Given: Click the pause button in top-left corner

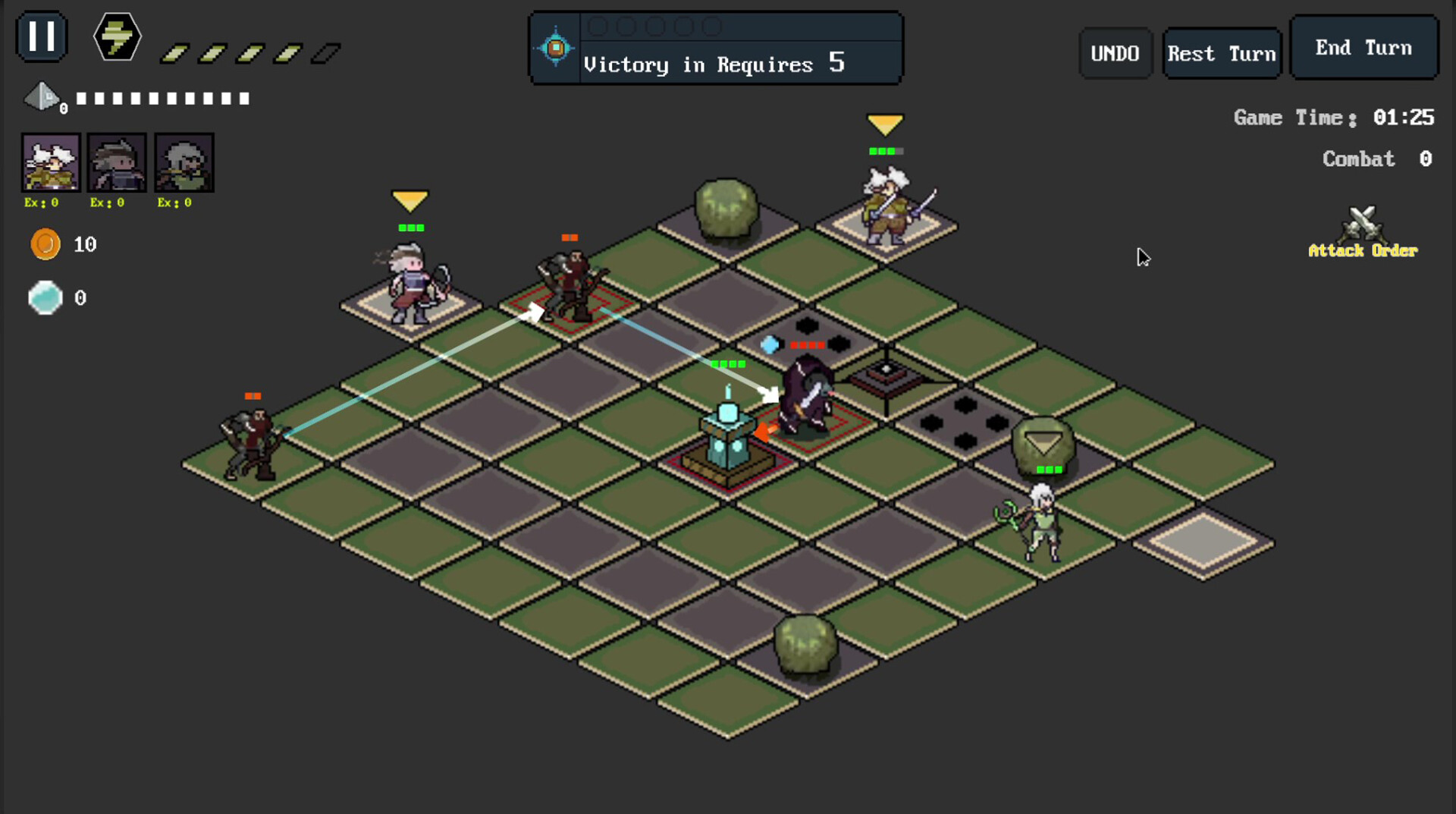Looking at the screenshot, I should click(x=42, y=36).
